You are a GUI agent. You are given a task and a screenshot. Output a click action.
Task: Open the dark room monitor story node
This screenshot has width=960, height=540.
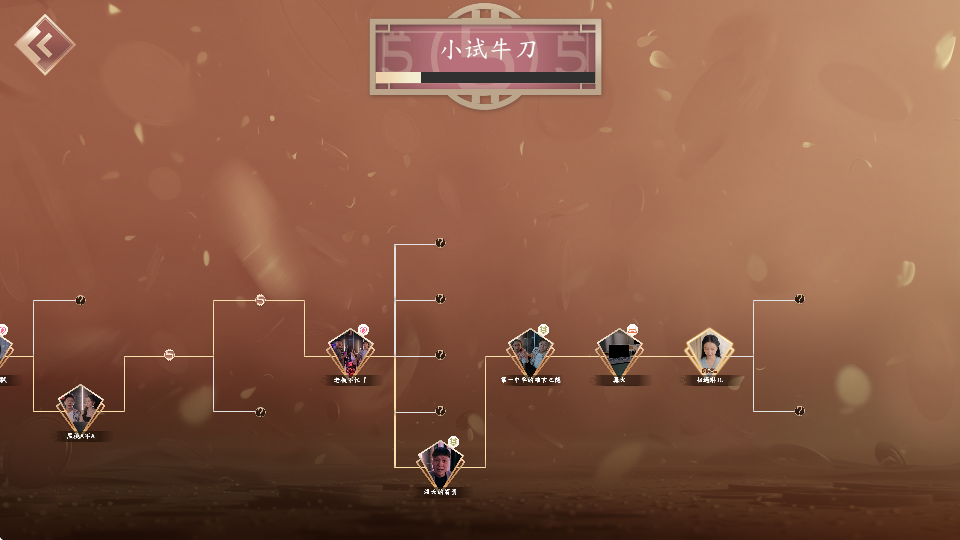[620, 352]
